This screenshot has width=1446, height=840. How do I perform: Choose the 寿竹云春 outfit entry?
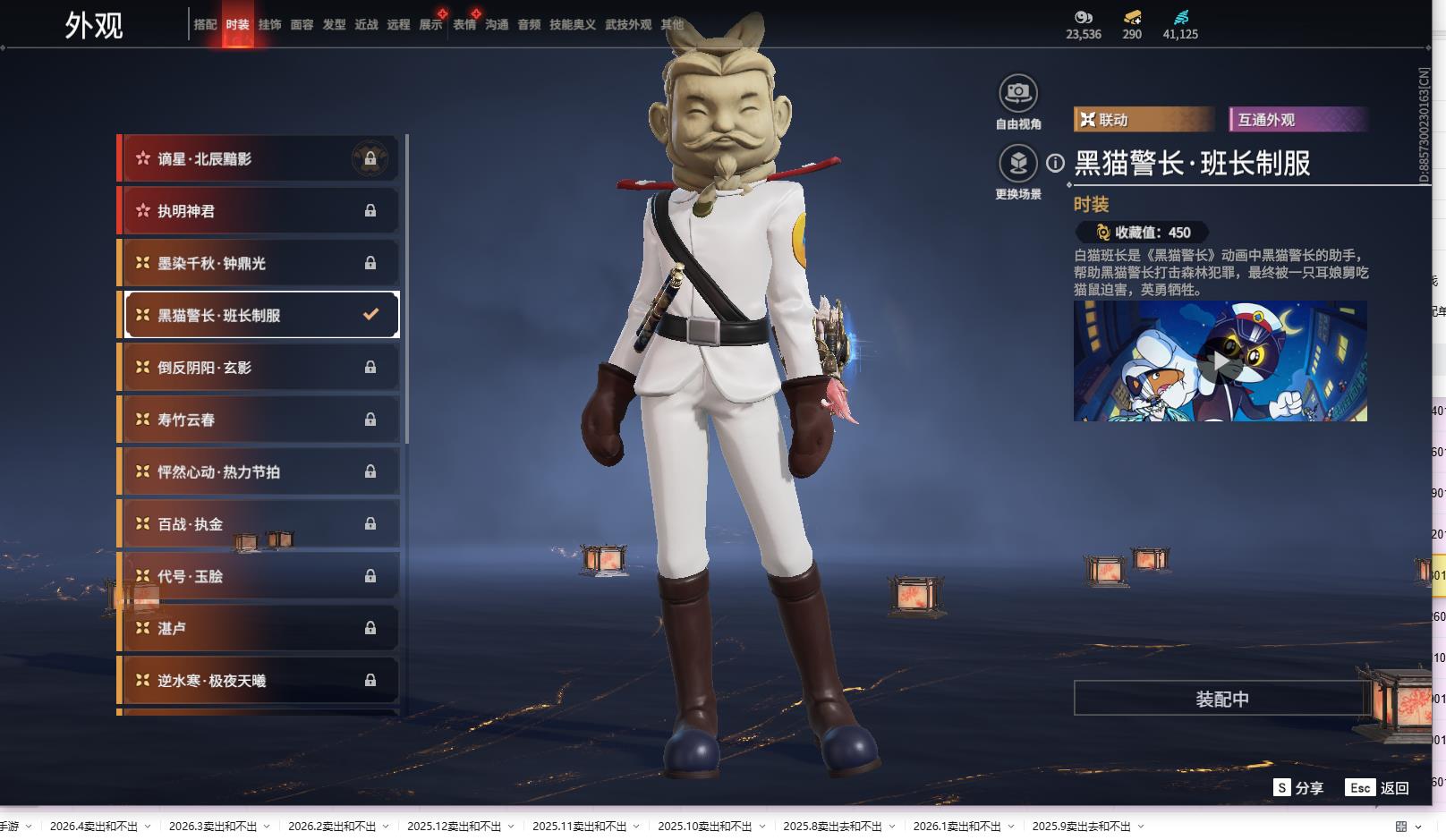tap(259, 420)
